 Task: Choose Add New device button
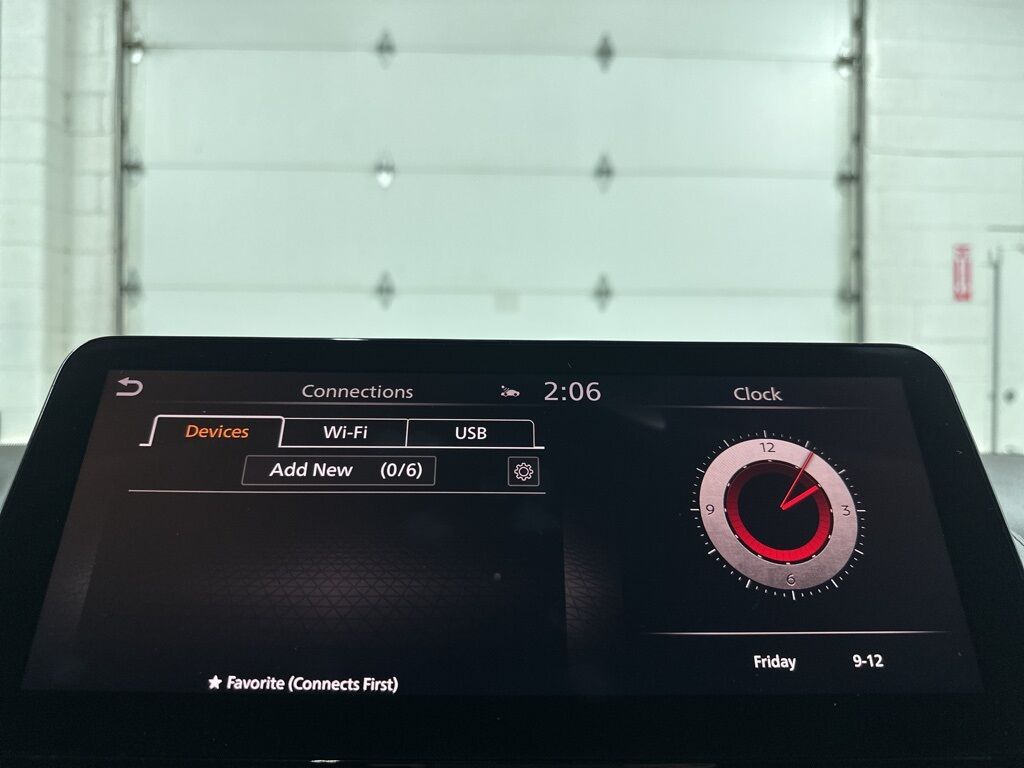pos(339,470)
